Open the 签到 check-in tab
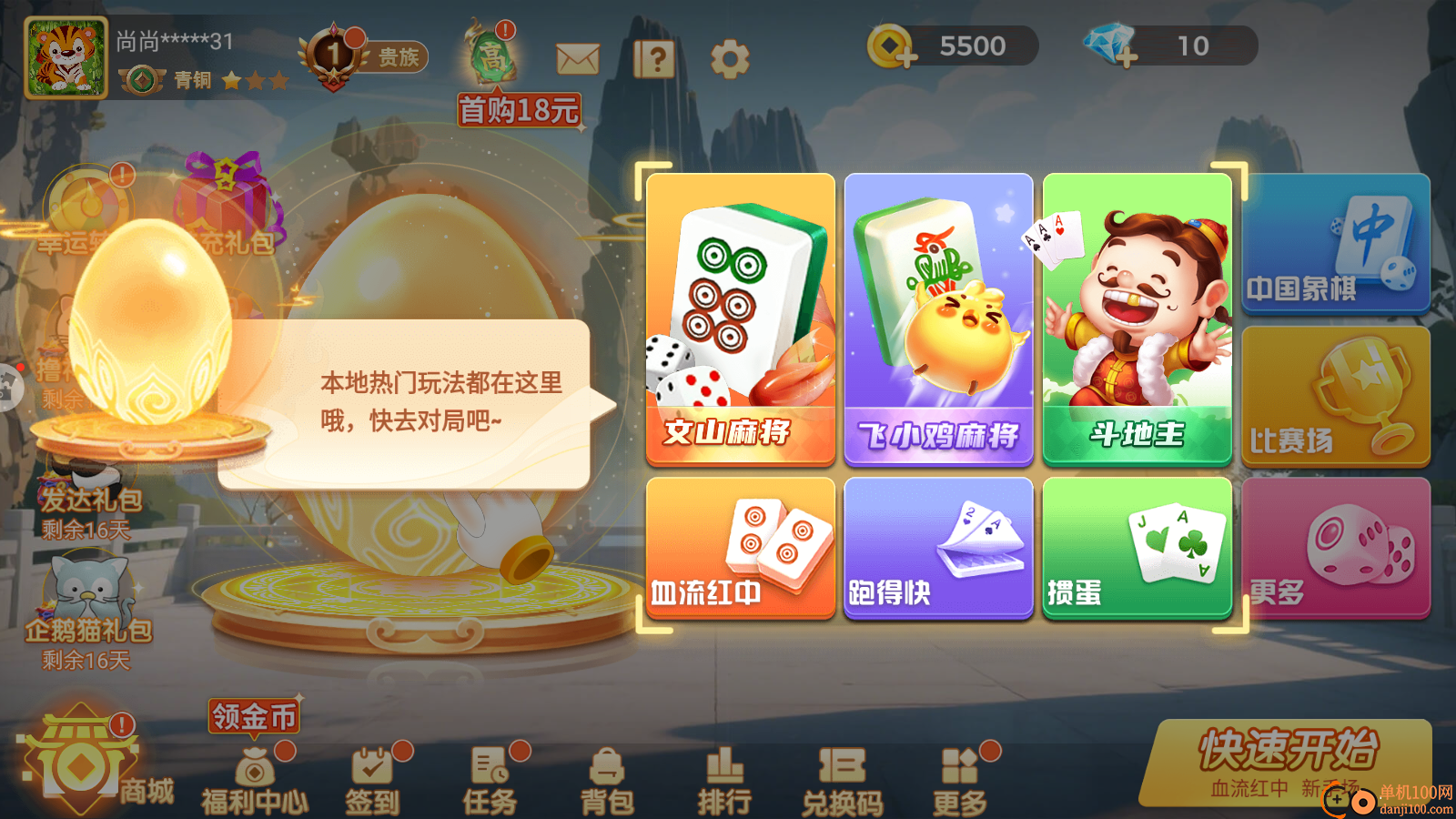This screenshot has width=1456, height=819. click(x=371, y=778)
